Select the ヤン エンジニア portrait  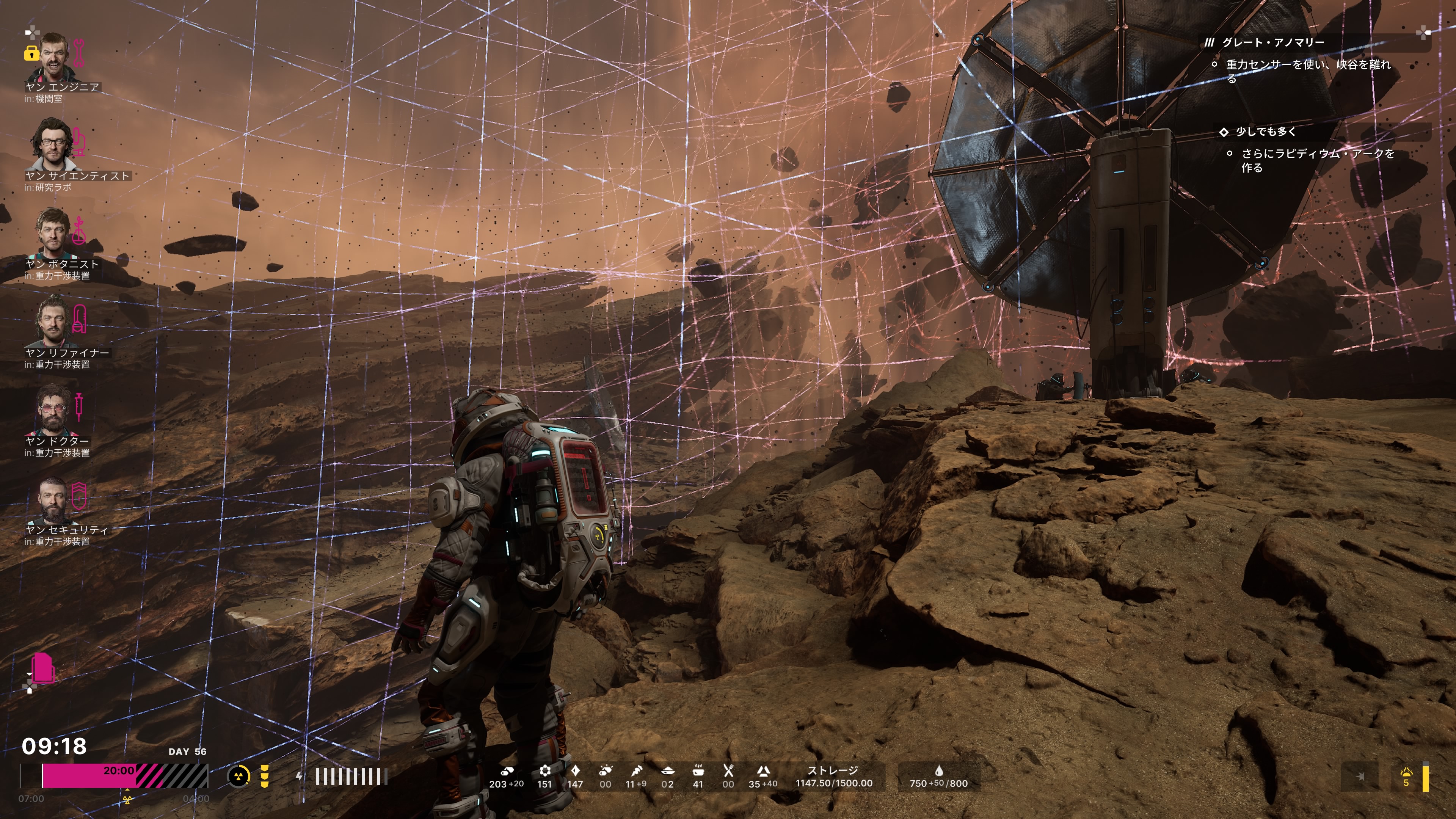point(52,57)
